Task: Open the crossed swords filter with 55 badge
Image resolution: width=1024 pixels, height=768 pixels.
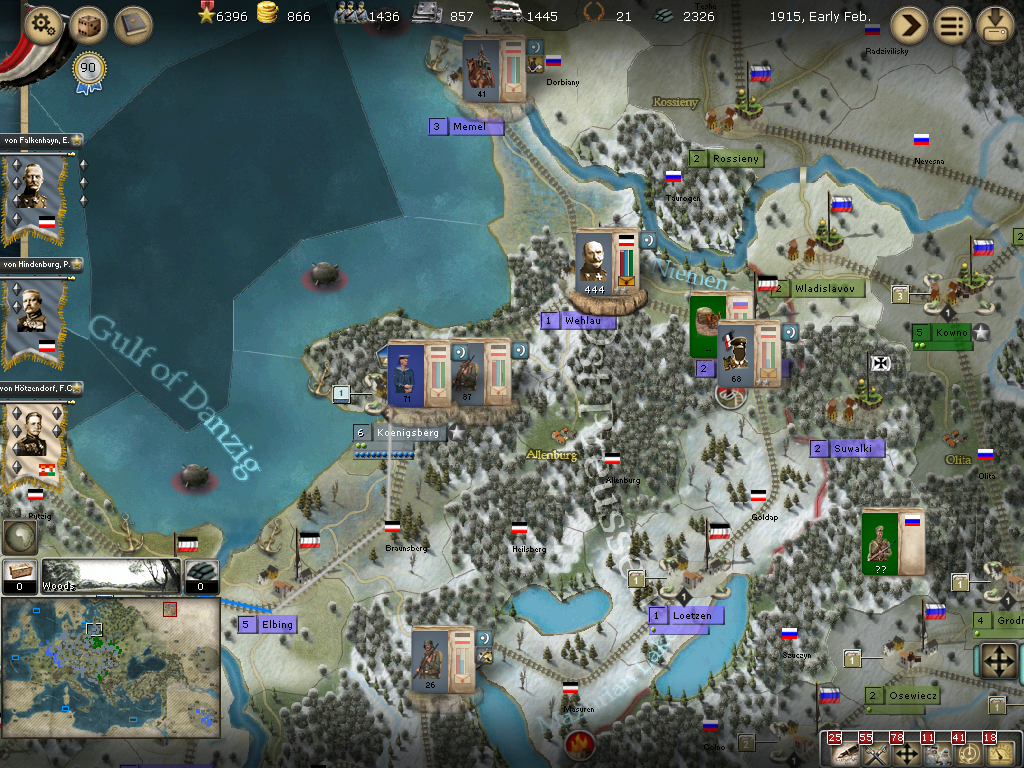Action: (x=873, y=753)
